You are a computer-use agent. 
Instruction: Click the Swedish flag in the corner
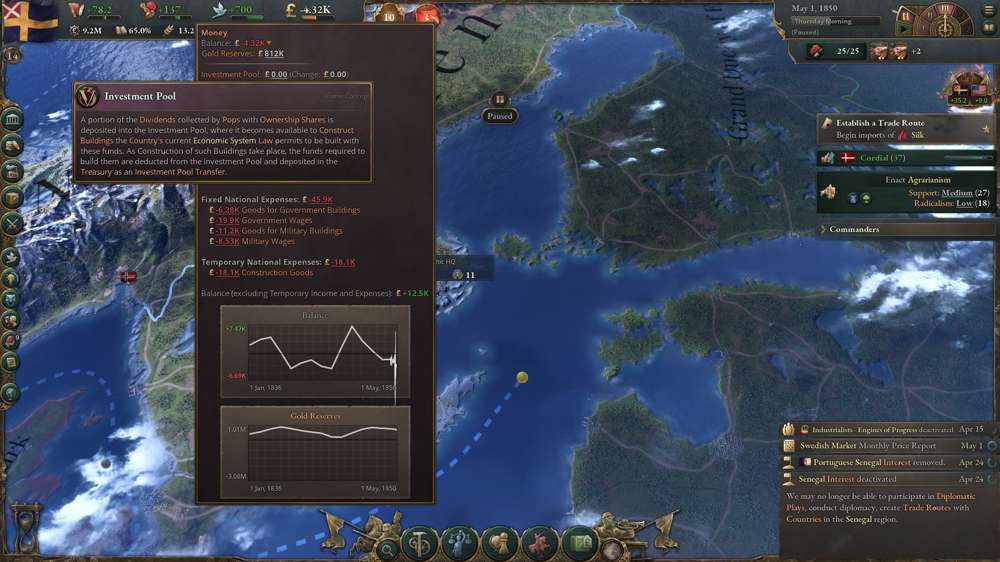[28, 20]
